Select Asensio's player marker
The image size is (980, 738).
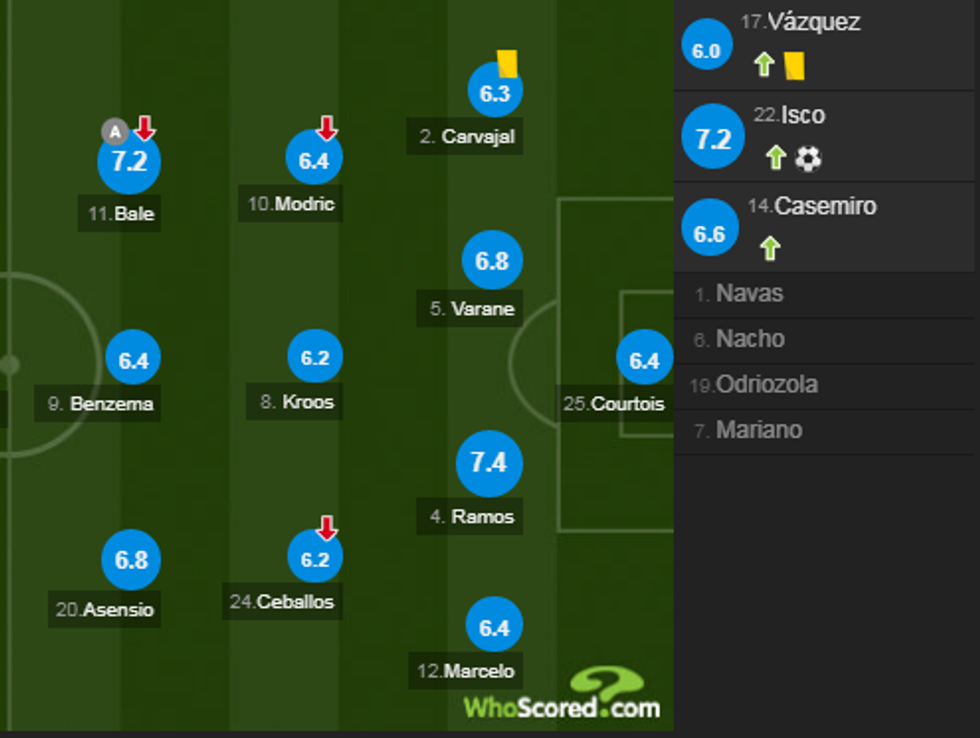pos(131,560)
